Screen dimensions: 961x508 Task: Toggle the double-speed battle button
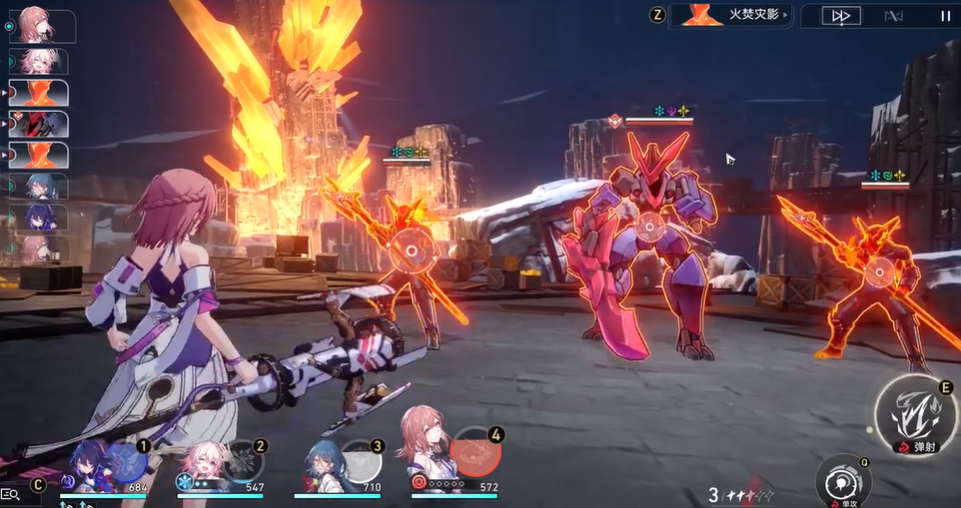(x=840, y=15)
